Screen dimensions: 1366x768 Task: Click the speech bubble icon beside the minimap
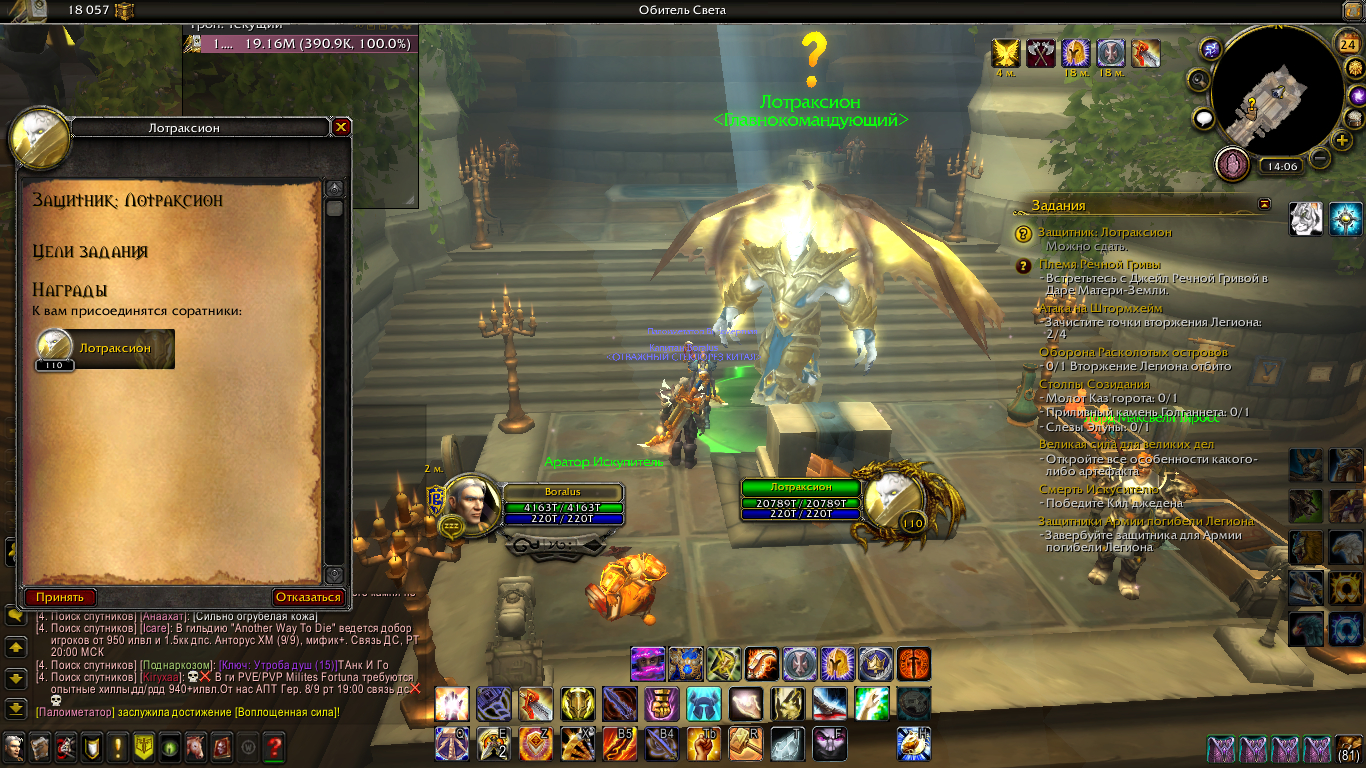click(x=1204, y=119)
